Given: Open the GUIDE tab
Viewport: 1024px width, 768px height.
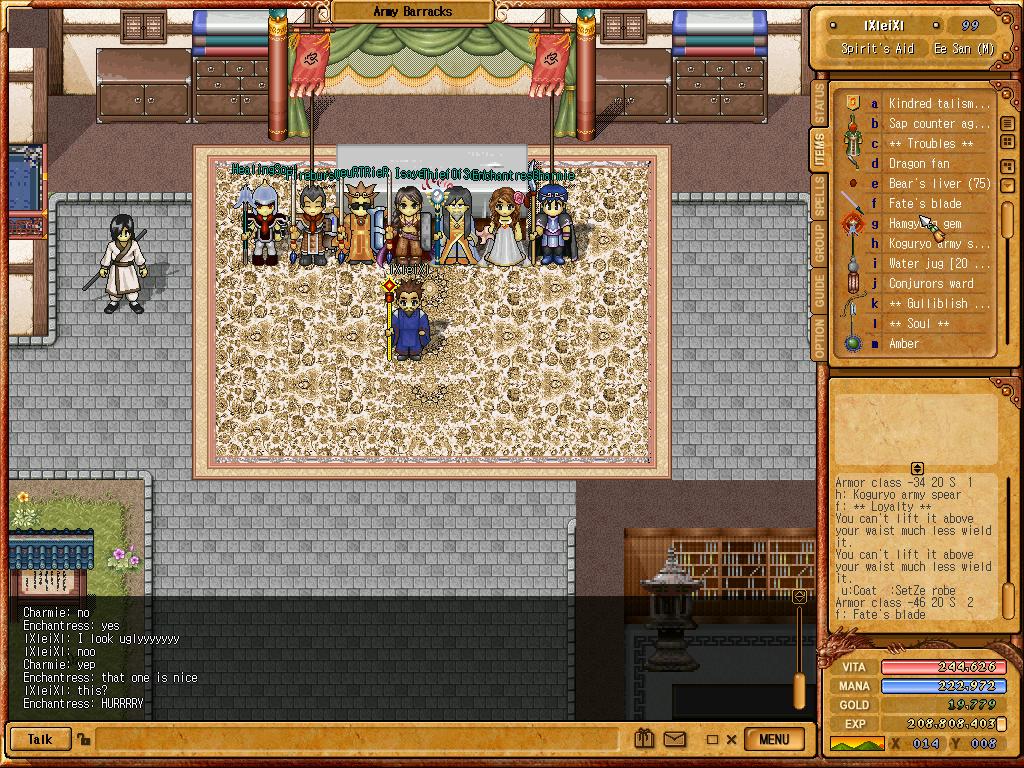Looking at the screenshot, I should 819,292.
